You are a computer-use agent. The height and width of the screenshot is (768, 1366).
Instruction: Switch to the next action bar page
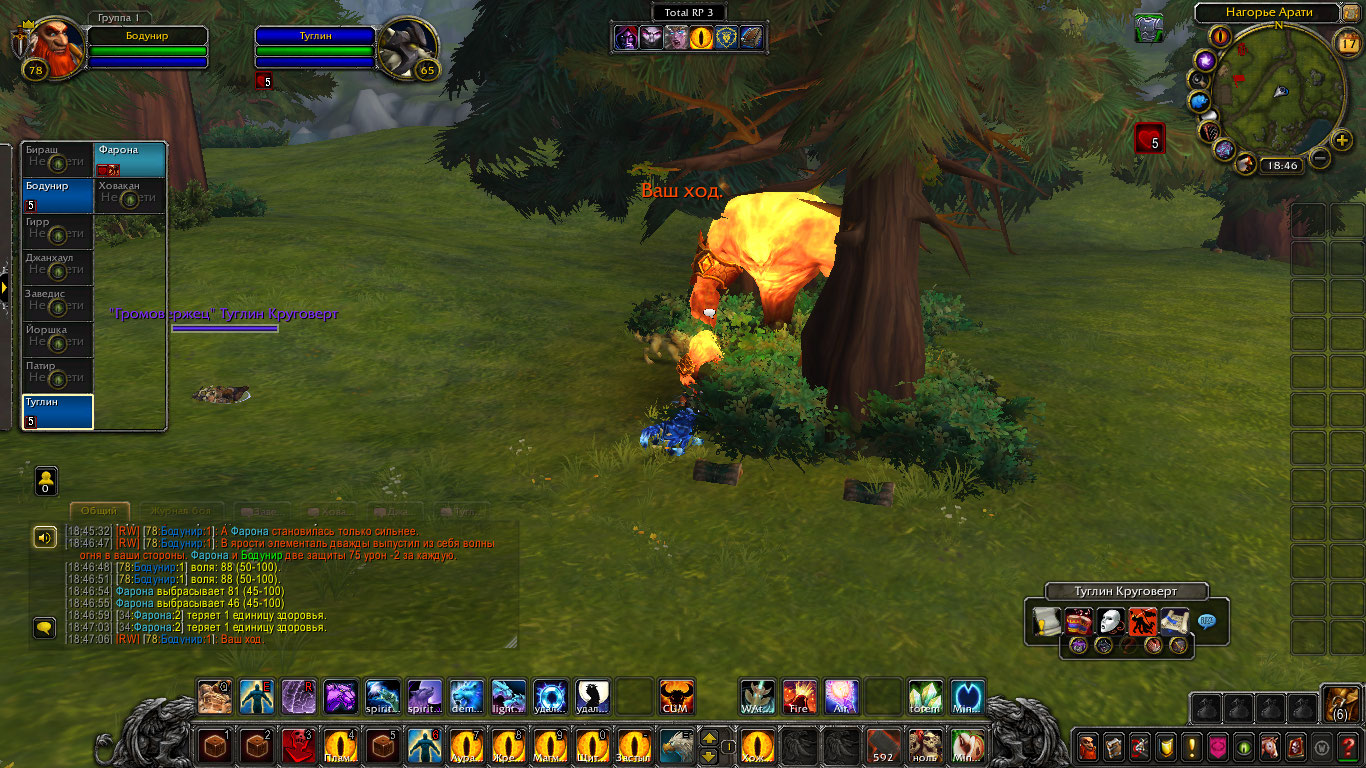click(x=708, y=738)
